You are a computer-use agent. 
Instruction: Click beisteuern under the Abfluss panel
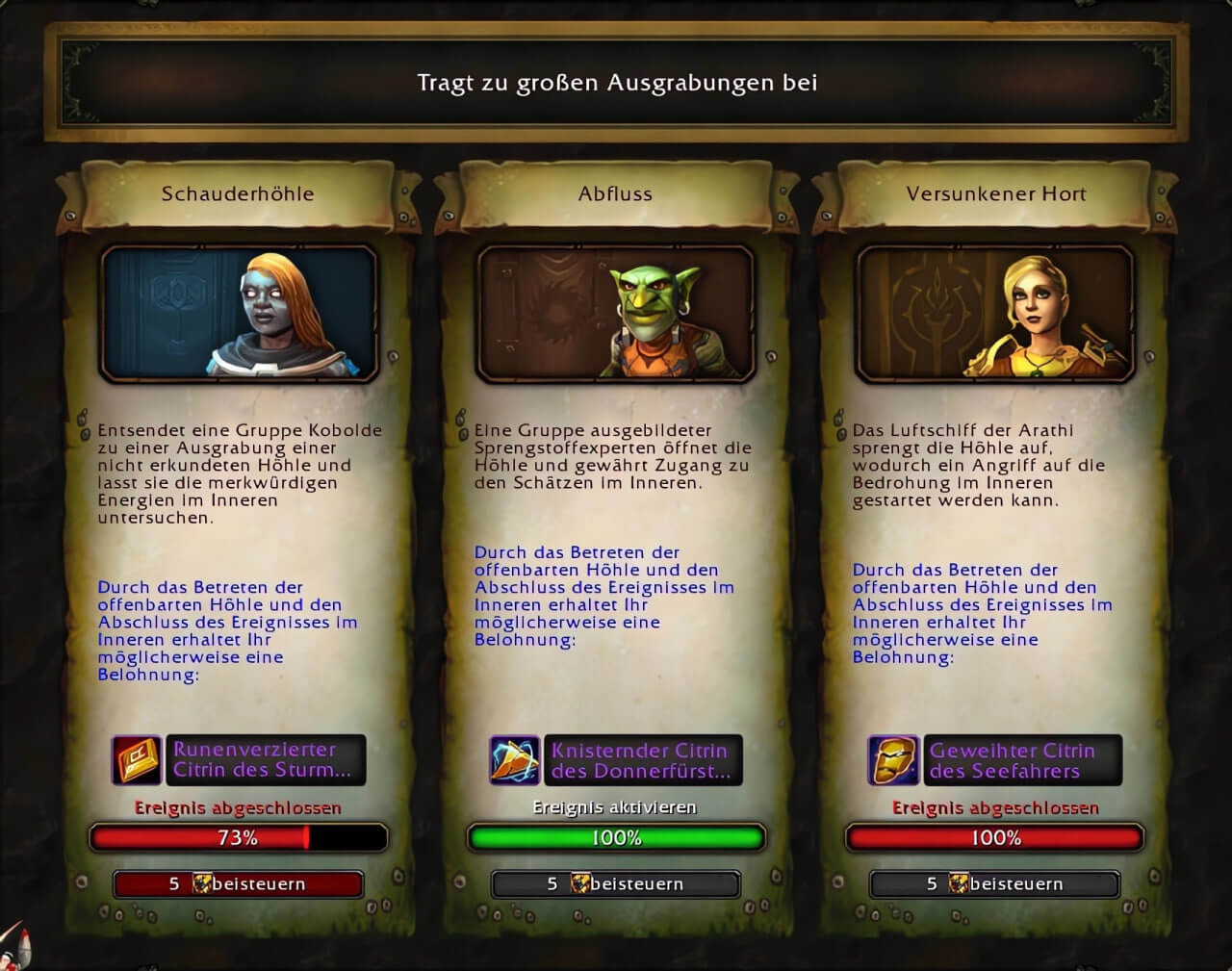coord(616,883)
